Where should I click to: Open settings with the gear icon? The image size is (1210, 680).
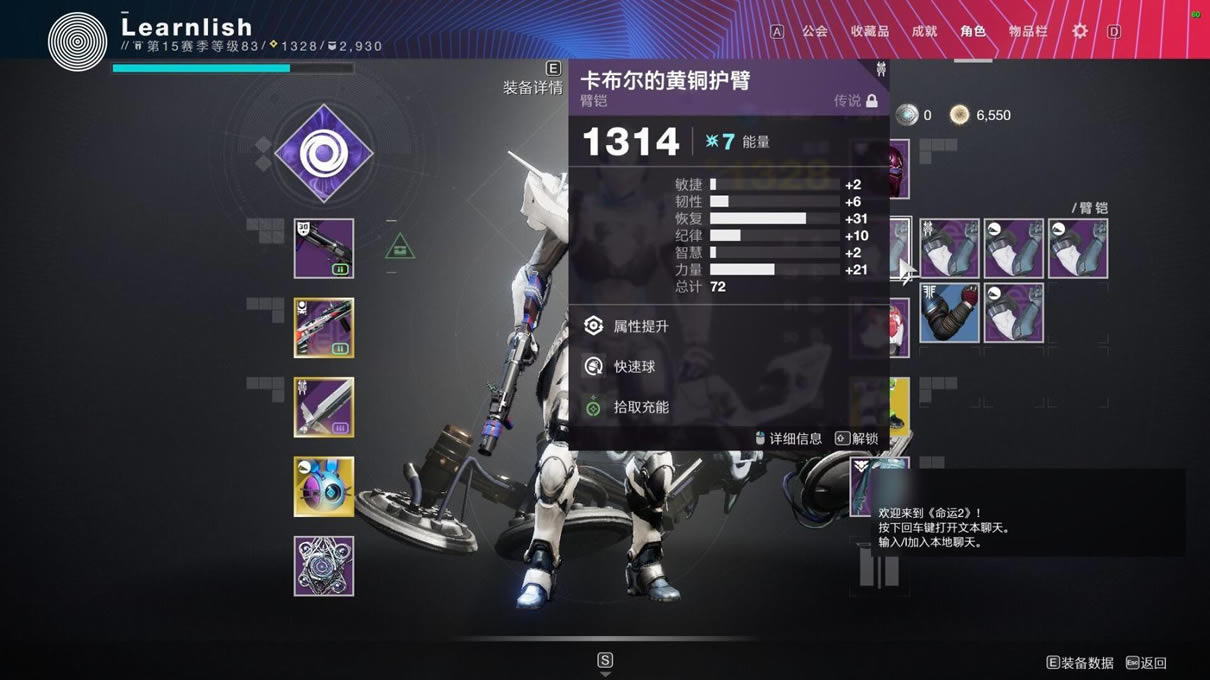(x=1080, y=31)
